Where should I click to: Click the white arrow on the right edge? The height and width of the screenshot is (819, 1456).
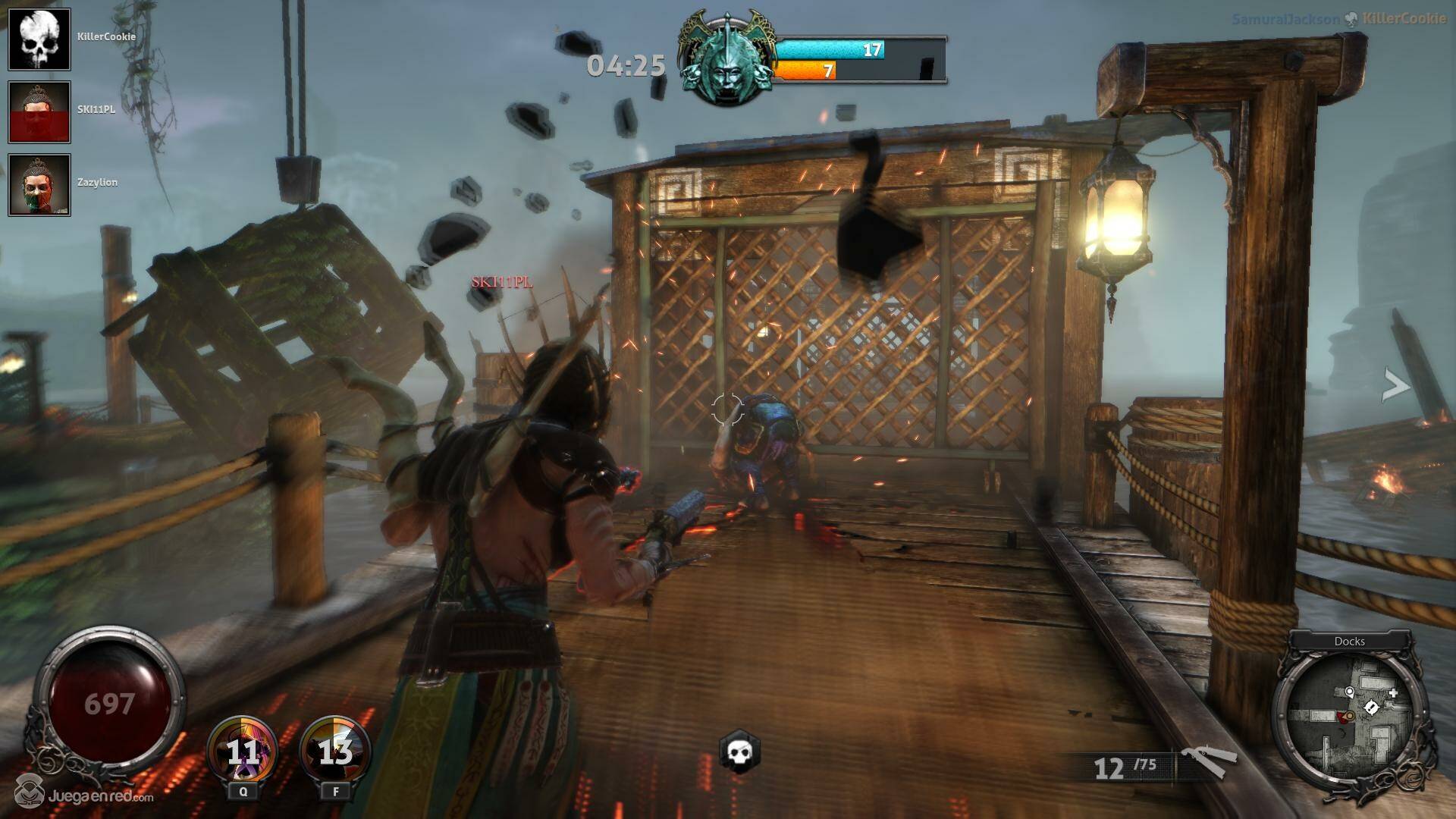[1395, 386]
